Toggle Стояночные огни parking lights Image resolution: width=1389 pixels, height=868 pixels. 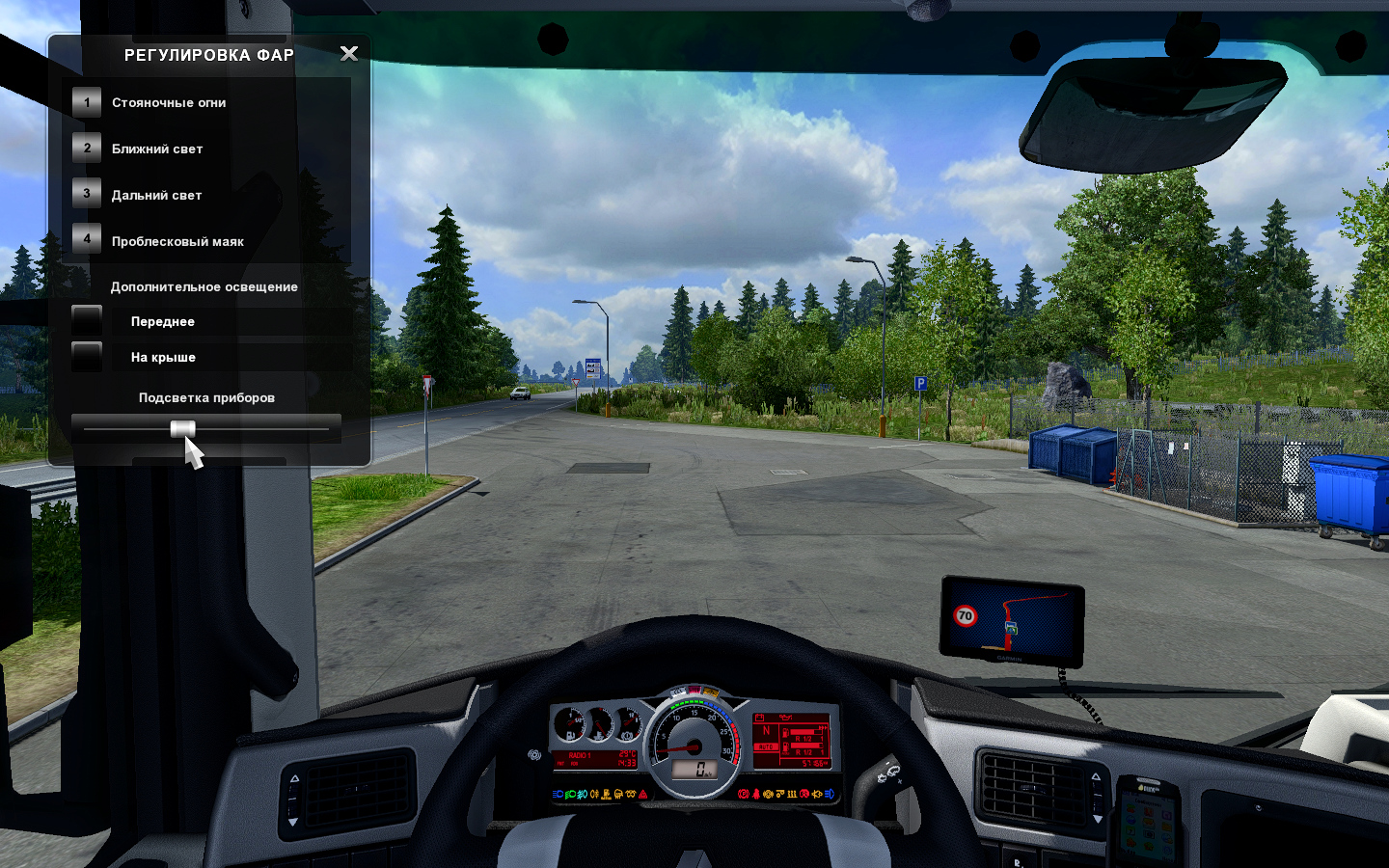pos(87,102)
